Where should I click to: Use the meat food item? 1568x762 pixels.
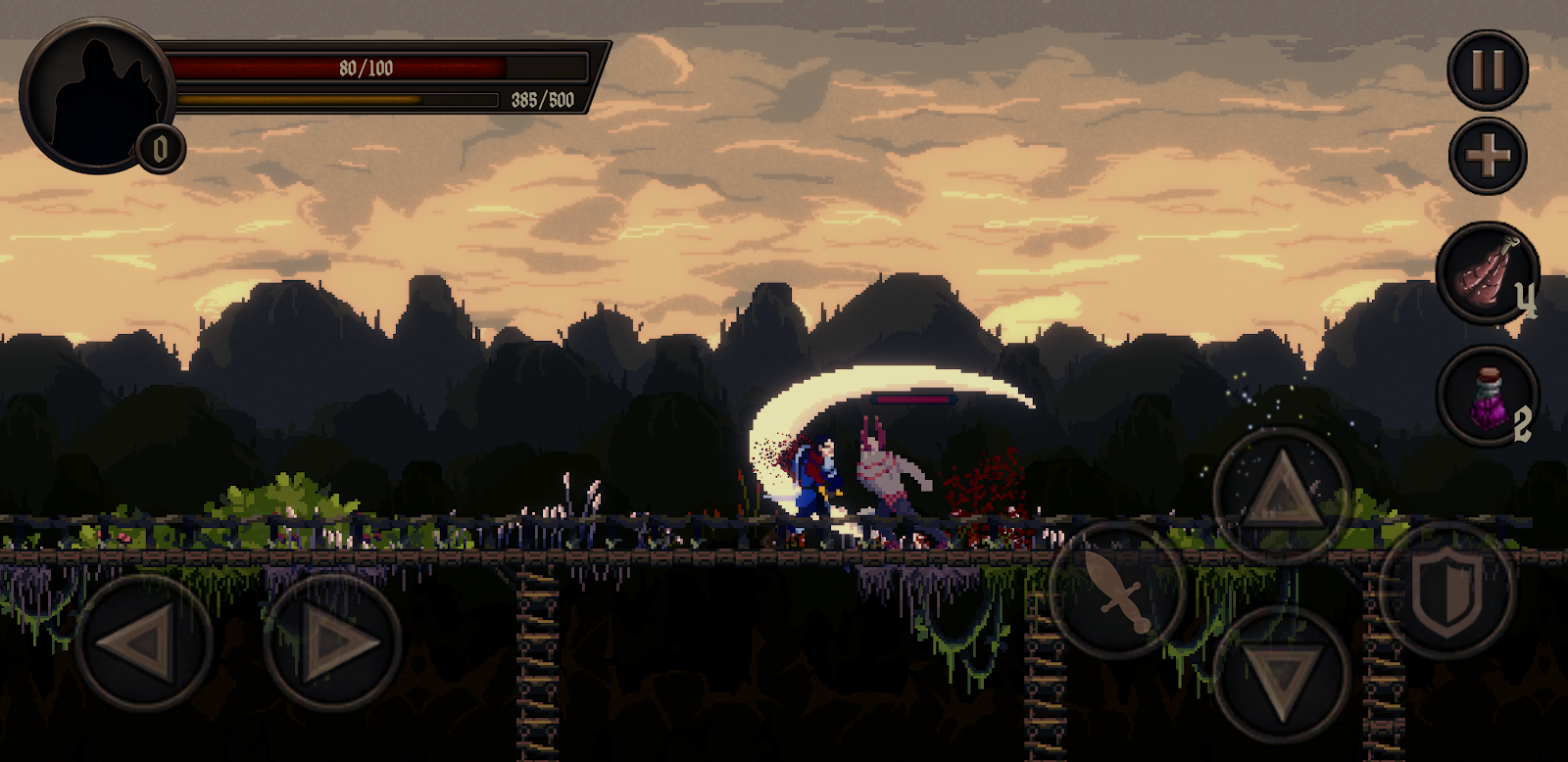coord(1486,272)
